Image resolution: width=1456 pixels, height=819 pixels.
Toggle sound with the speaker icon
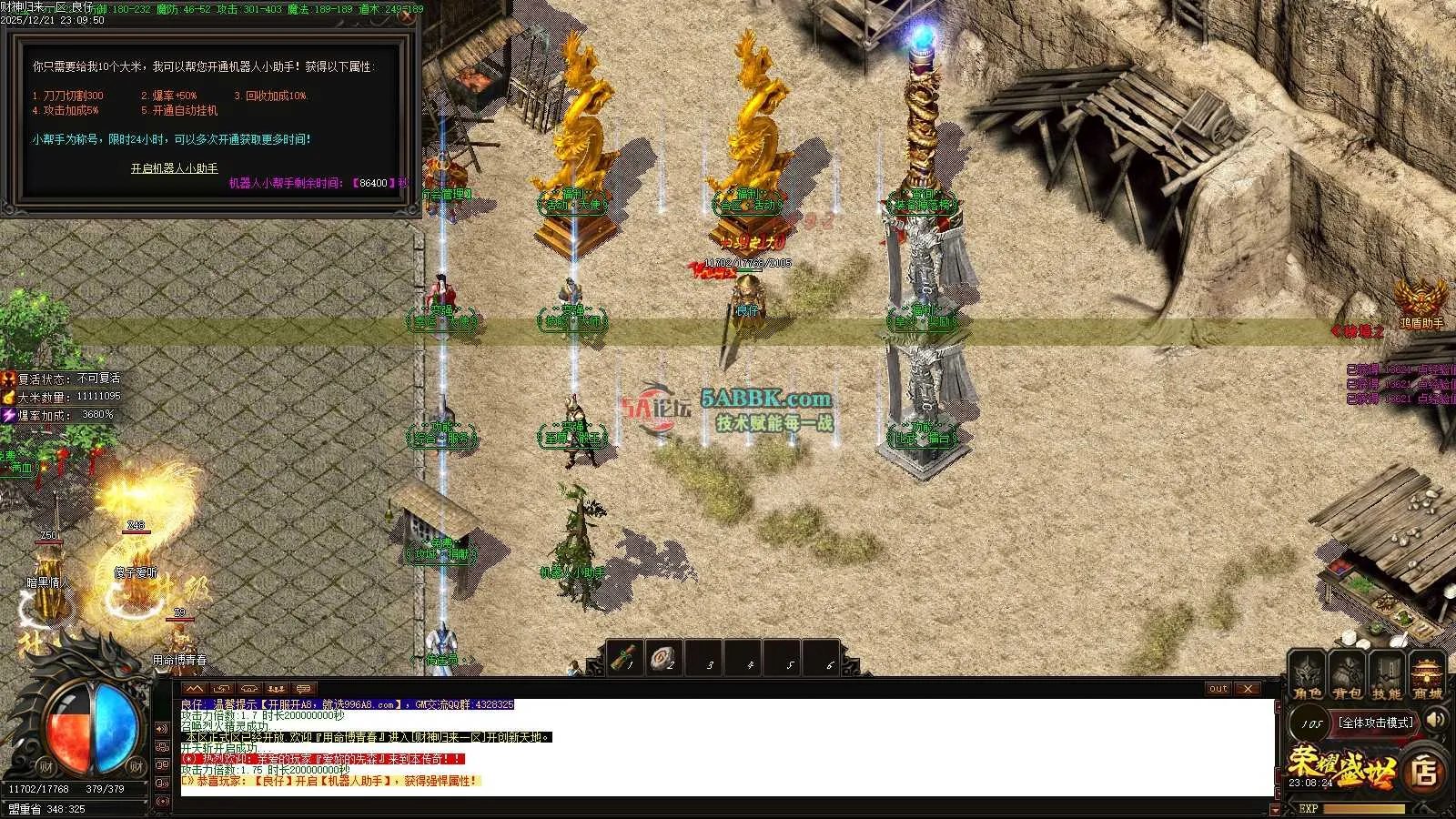click(x=1436, y=721)
